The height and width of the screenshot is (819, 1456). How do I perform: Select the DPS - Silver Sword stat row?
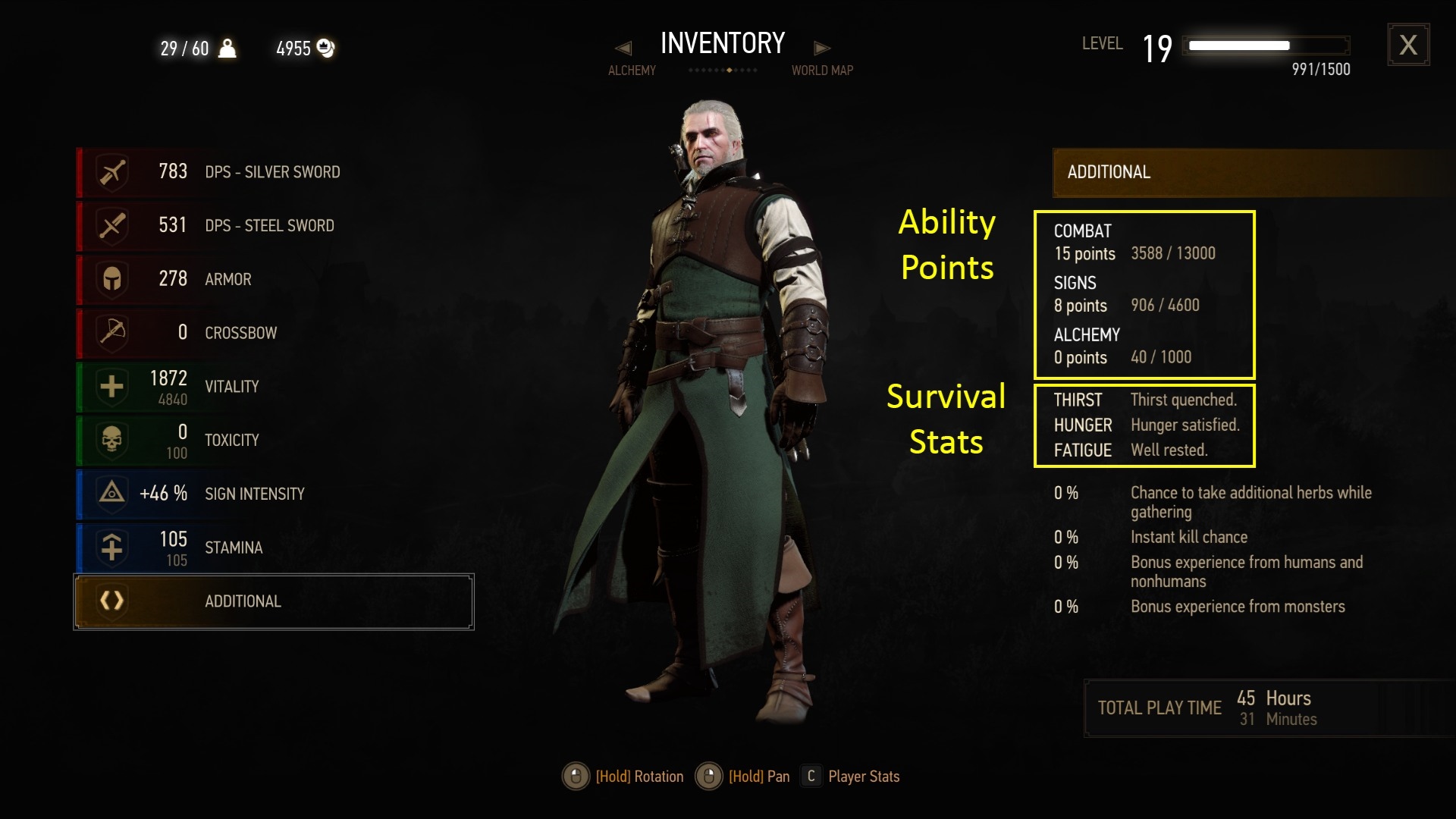click(273, 172)
